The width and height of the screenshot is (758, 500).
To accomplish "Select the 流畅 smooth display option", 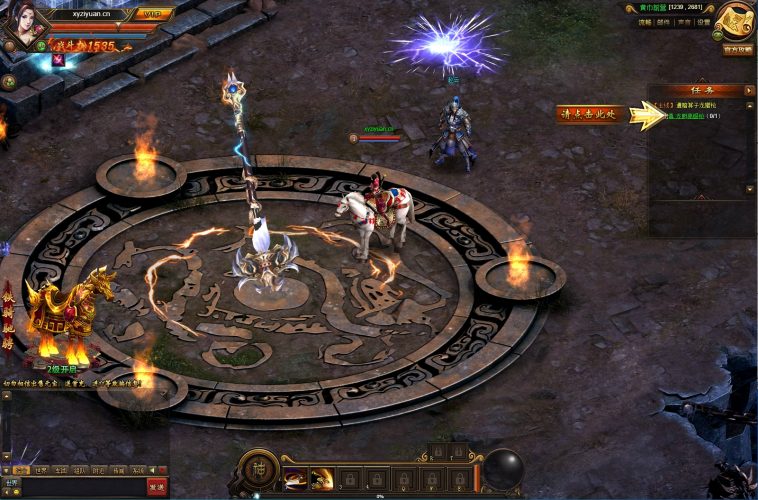I will 645,22.
